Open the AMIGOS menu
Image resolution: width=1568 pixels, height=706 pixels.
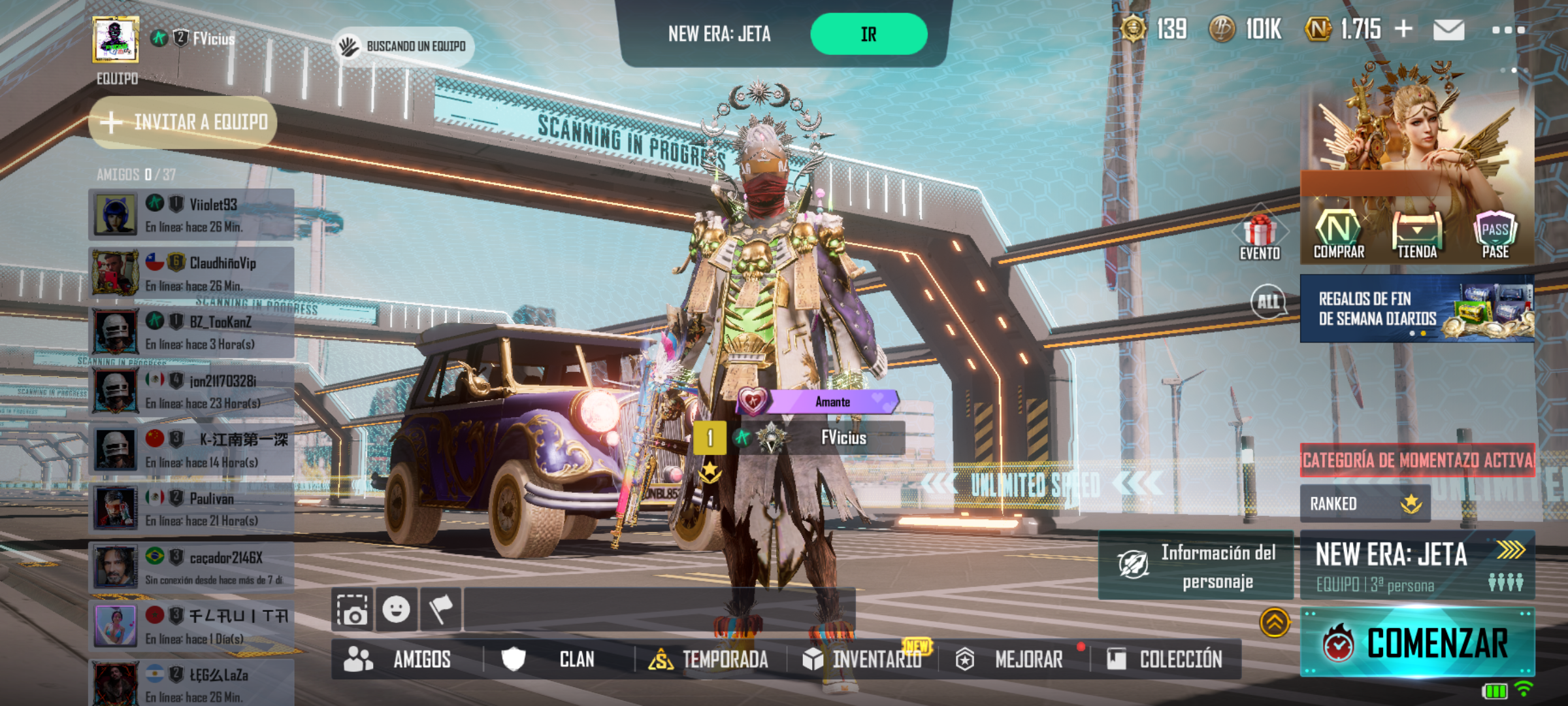point(399,660)
